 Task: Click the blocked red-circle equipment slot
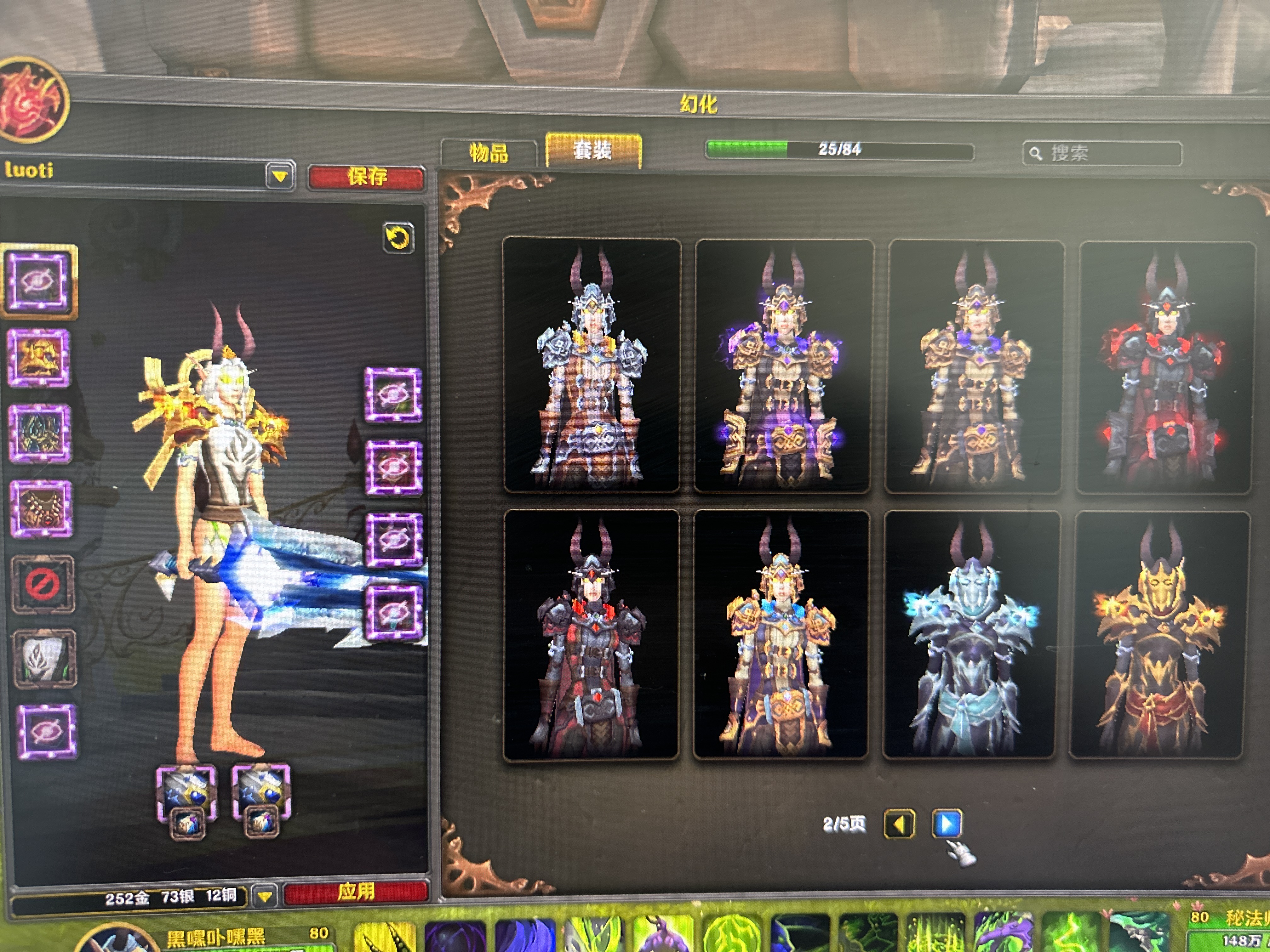[43, 584]
